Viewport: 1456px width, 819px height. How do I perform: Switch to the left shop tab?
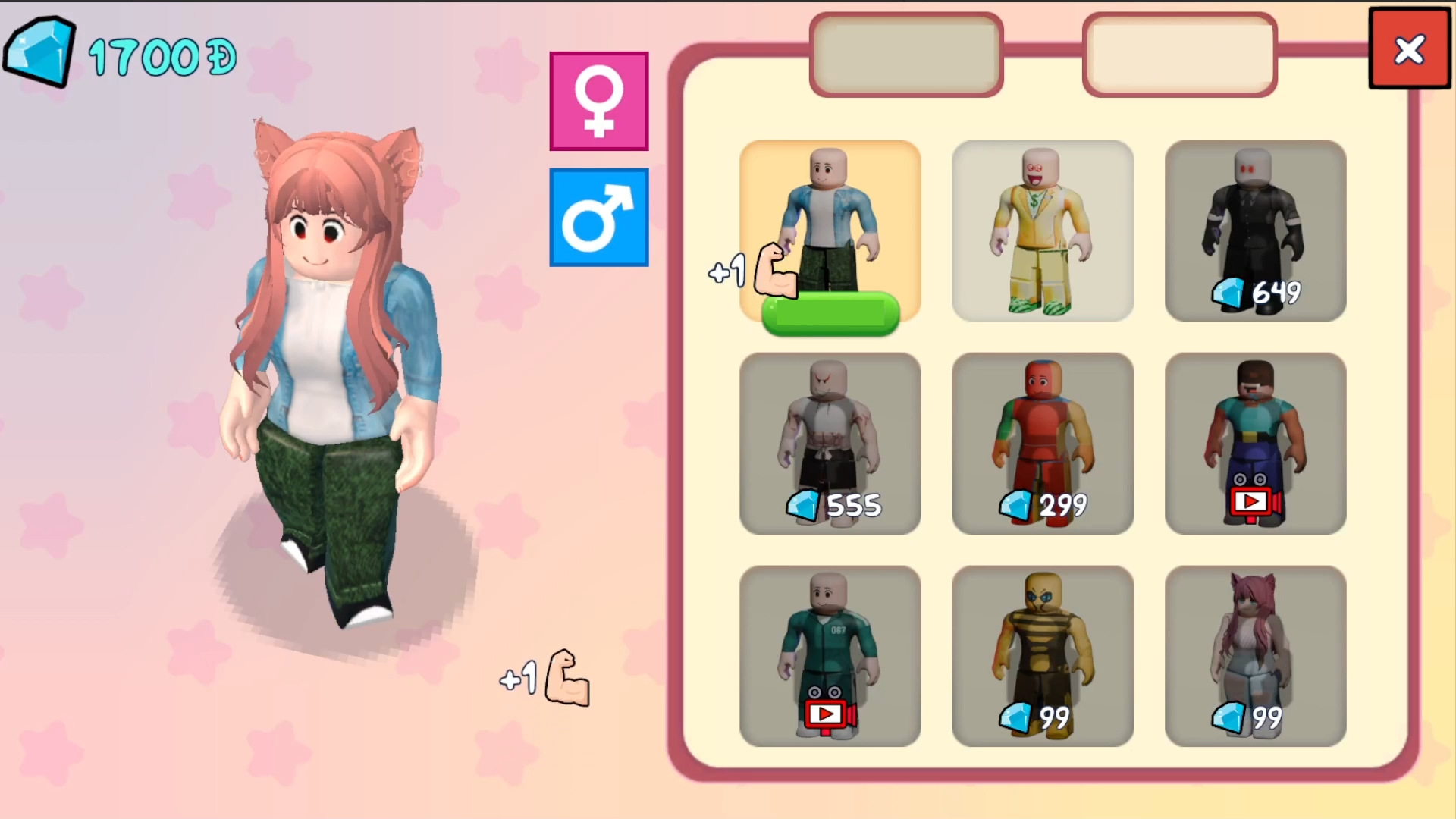point(905,53)
